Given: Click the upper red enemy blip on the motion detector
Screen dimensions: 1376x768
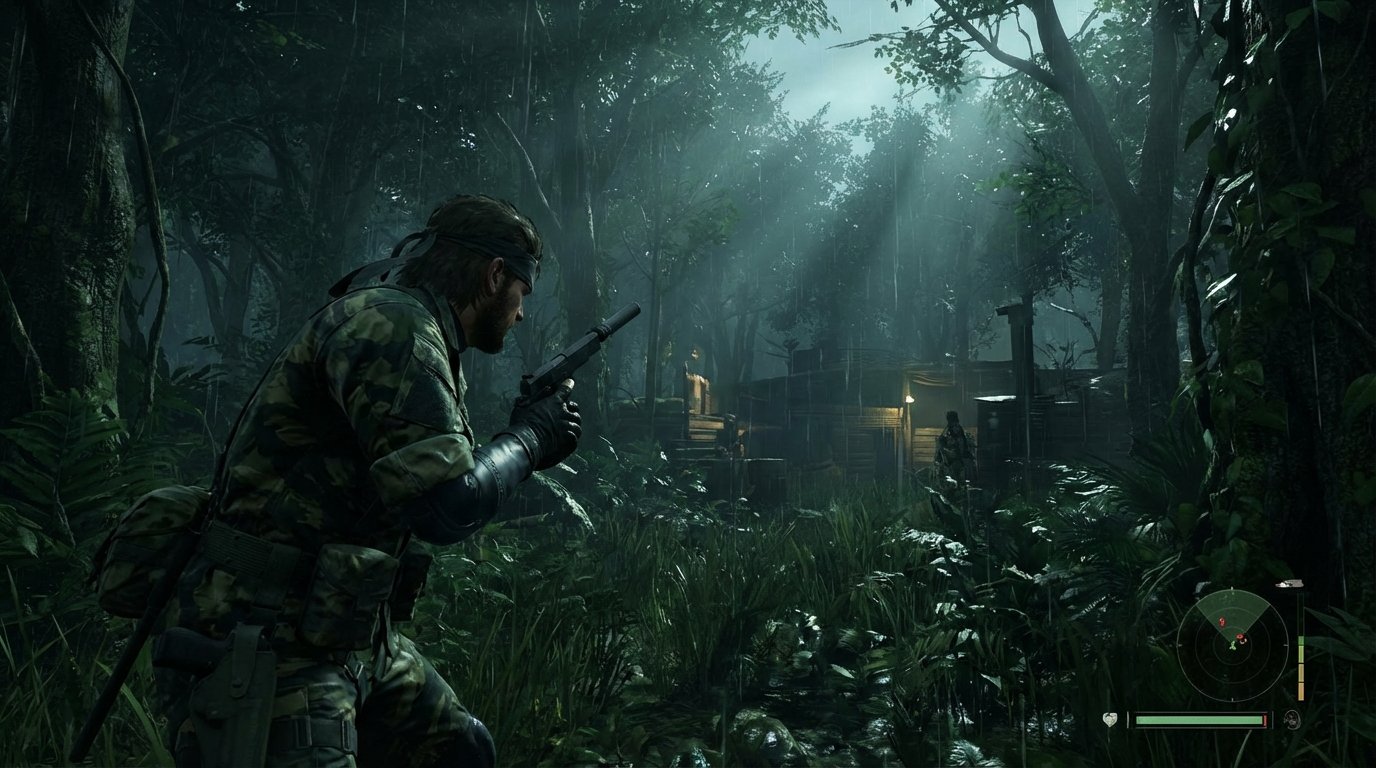Looking at the screenshot, I should click(1222, 621).
